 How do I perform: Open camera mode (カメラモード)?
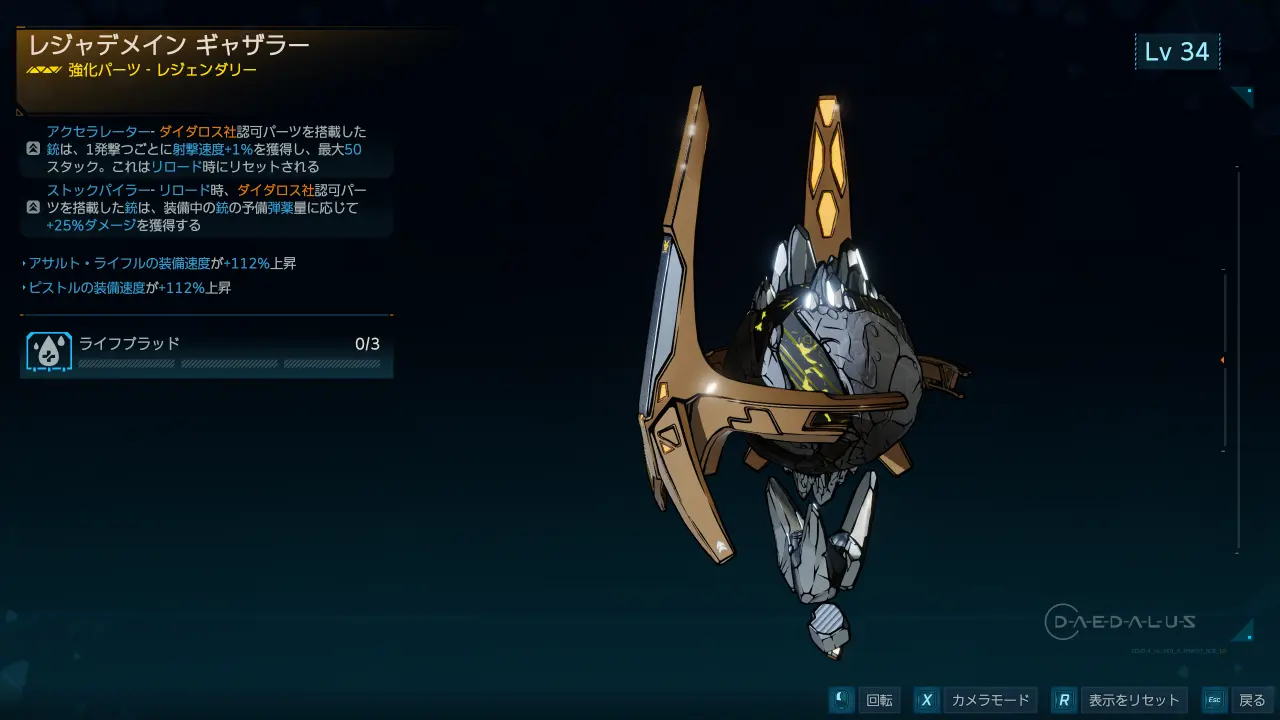click(974, 700)
